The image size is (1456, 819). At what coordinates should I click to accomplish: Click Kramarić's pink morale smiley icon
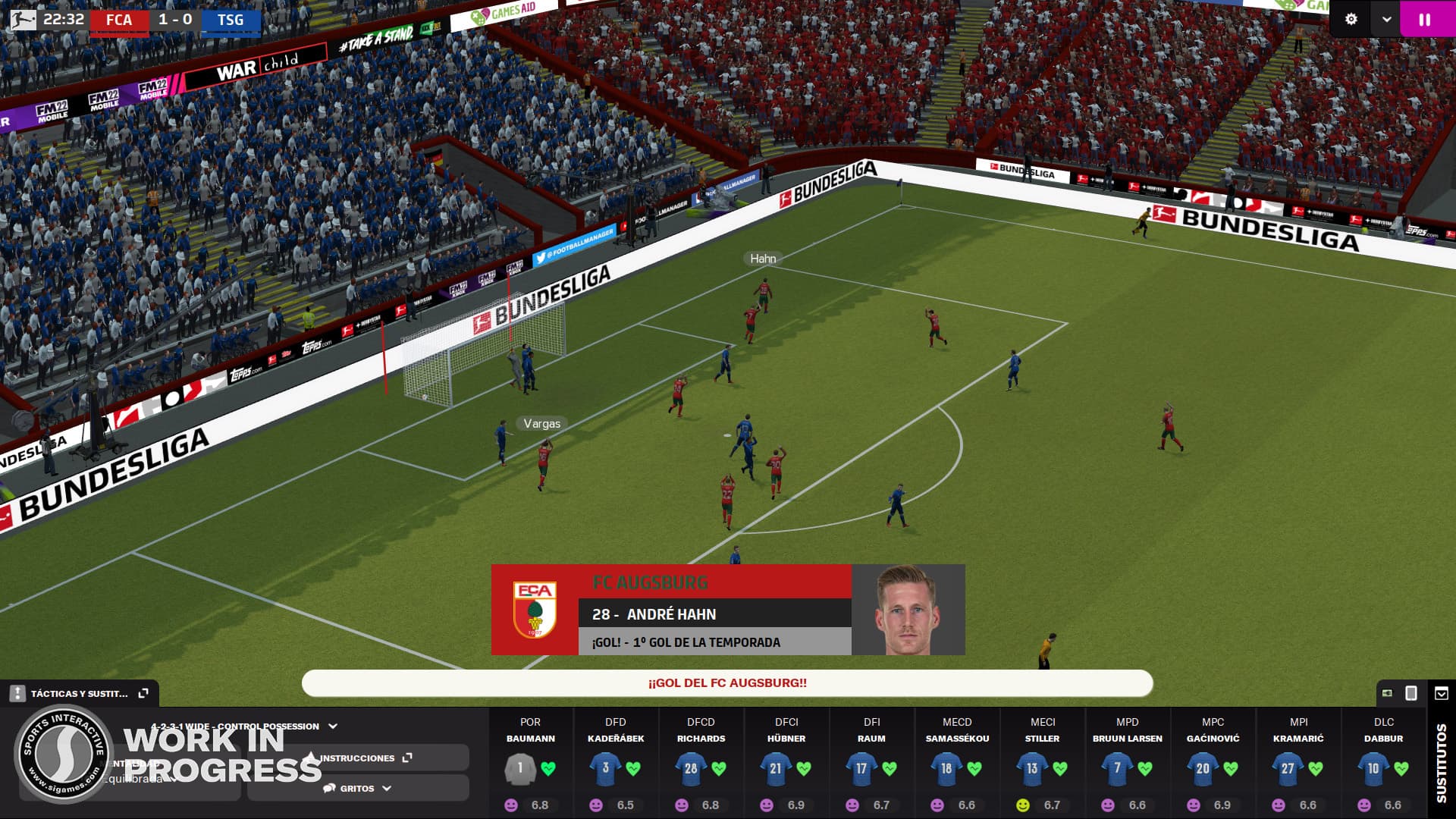(1279, 804)
